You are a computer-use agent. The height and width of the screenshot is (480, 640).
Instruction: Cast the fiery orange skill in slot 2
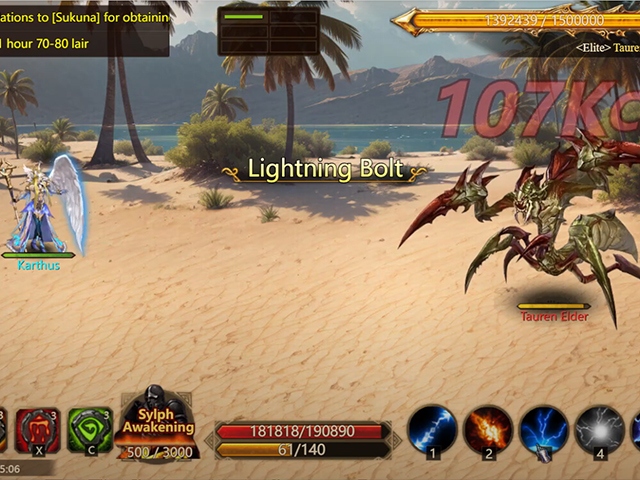(488, 429)
